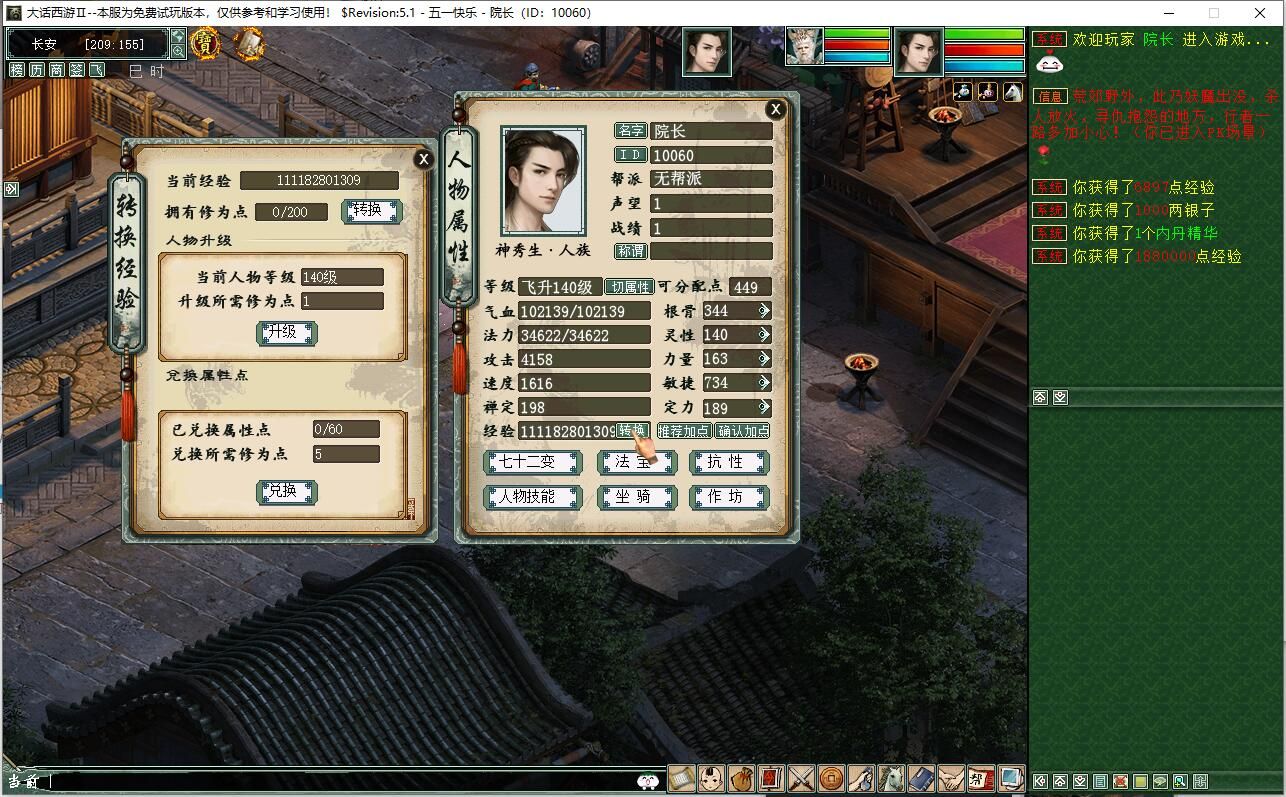Close the 转换经验 experience conversion panel

tap(424, 159)
